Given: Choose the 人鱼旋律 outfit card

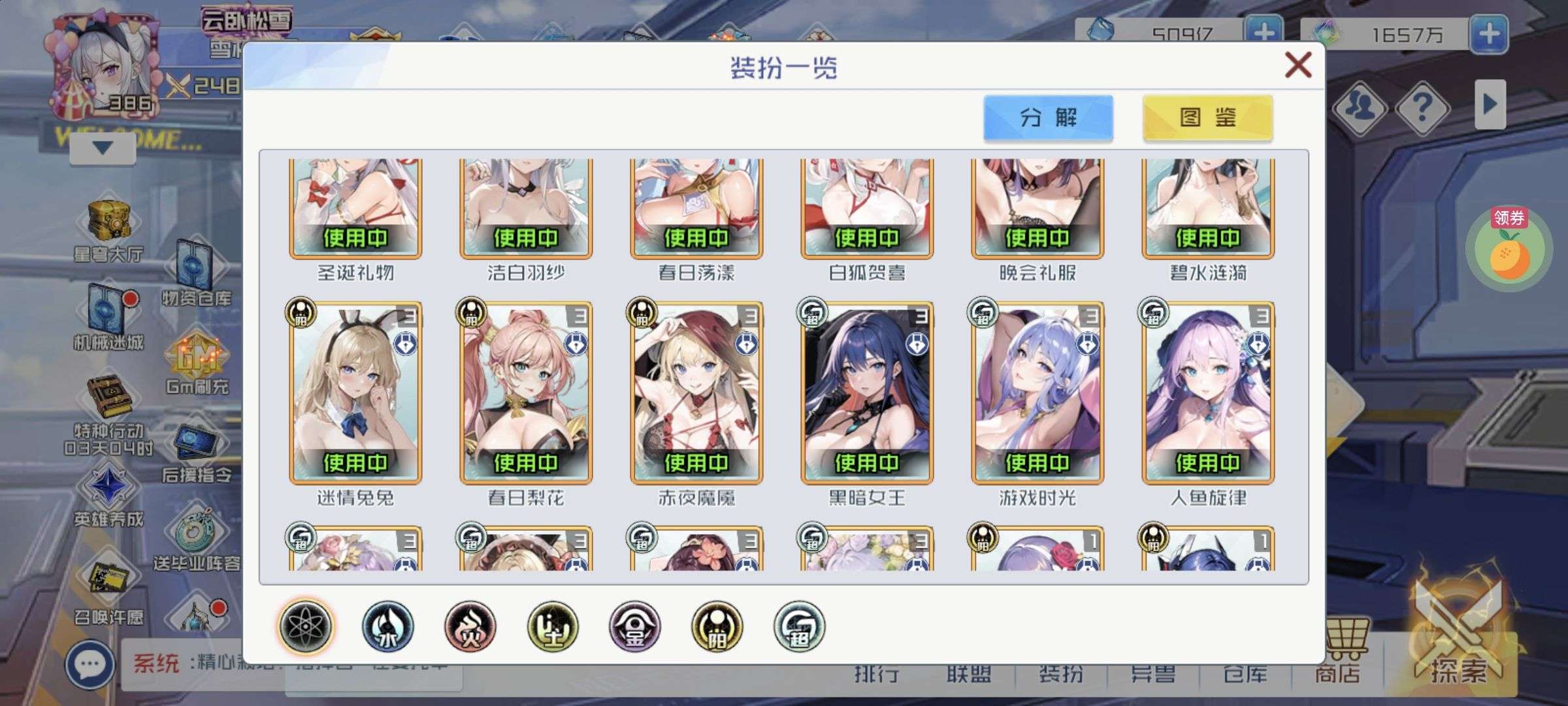Looking at the screenshot, I should [1208, 392].
